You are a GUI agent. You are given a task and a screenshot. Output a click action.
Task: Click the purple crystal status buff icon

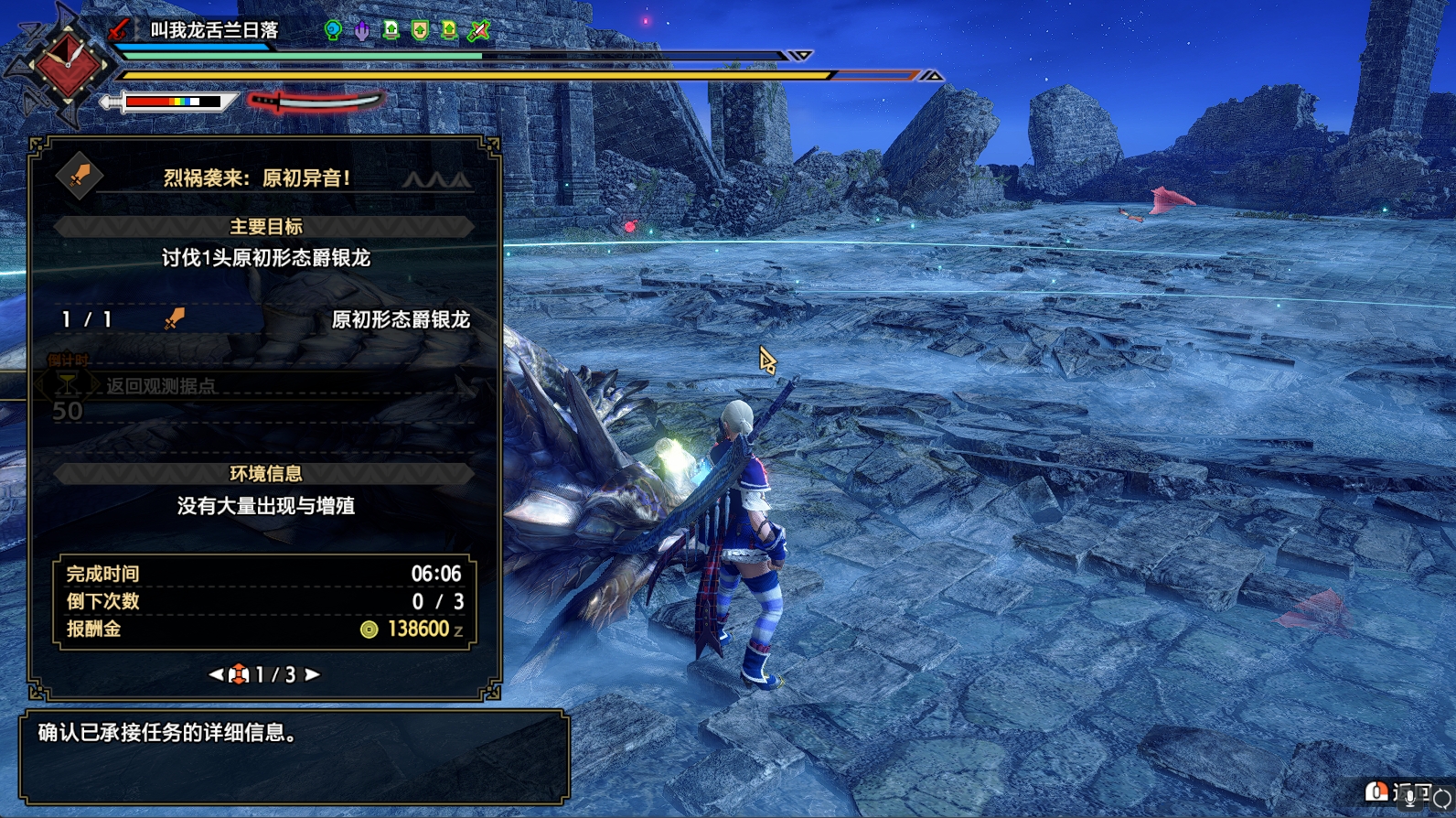pos(362,30)
